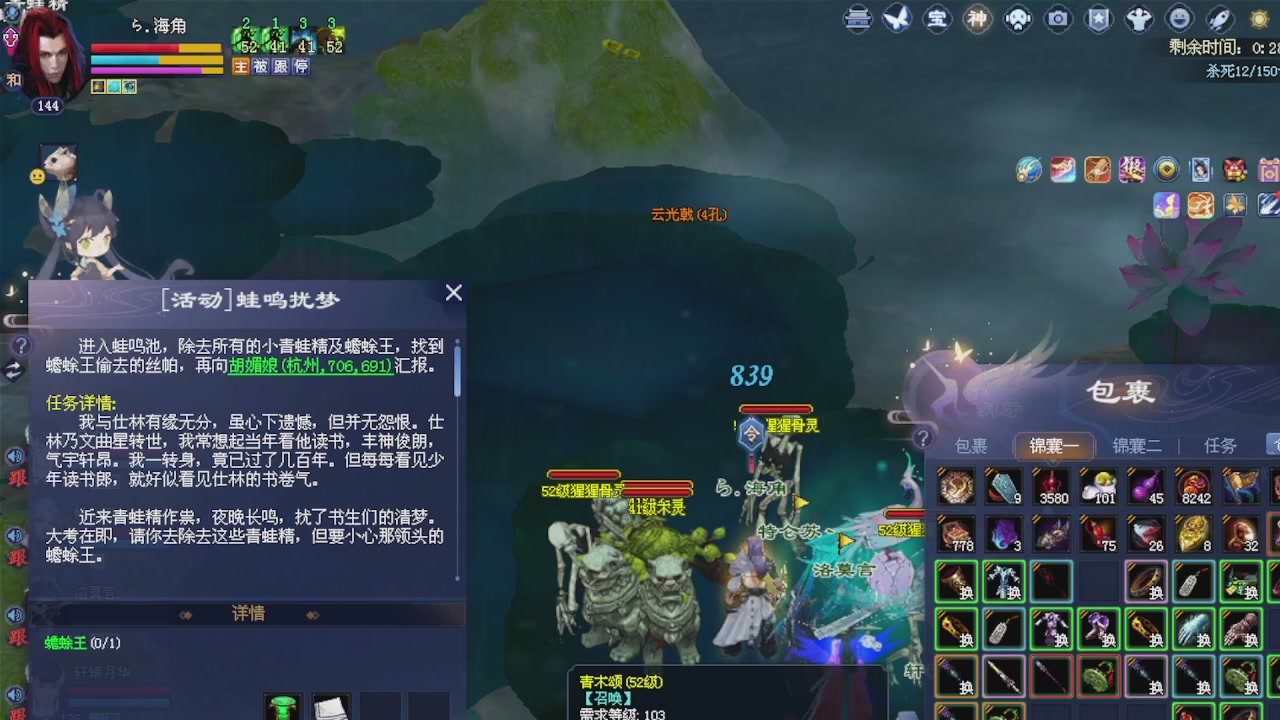Open the camera screenshot icon in top bar
This screenshot has width=1280, height=720.
click(x=1057, y=19)
